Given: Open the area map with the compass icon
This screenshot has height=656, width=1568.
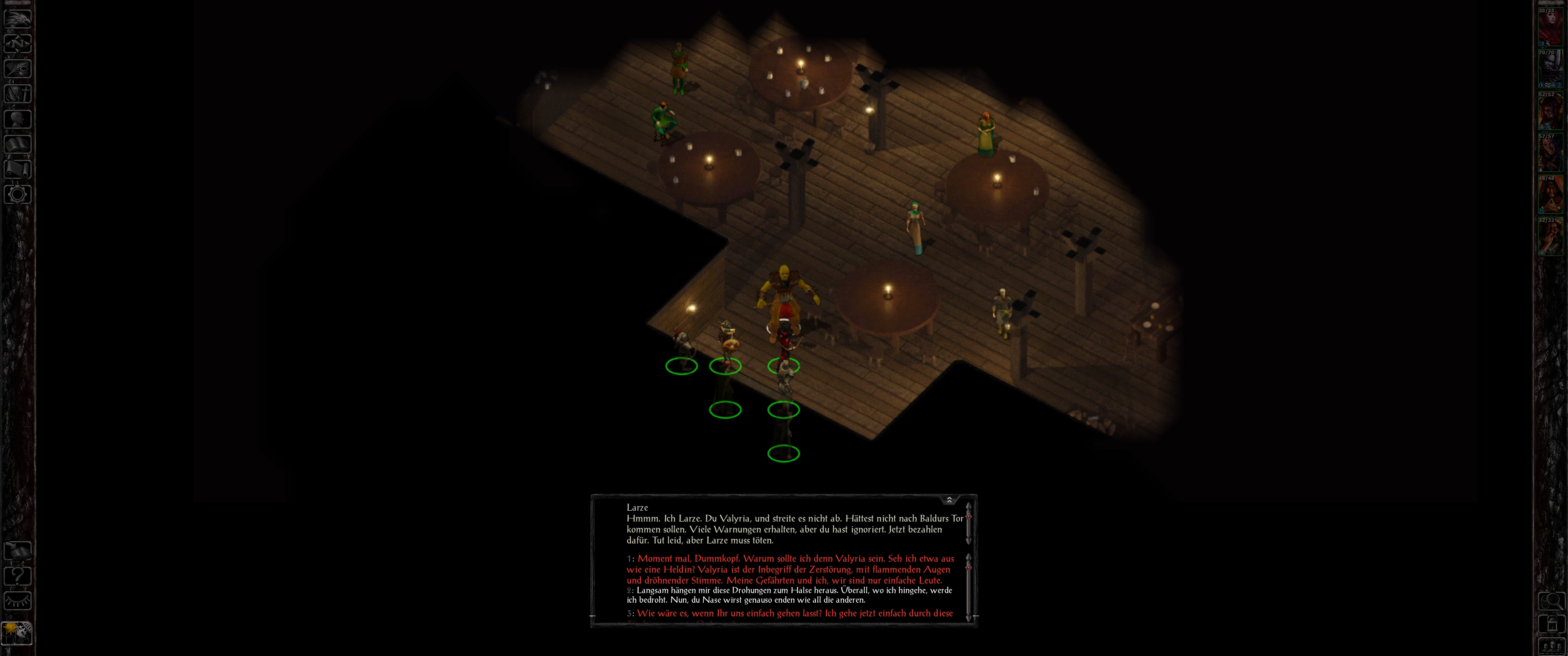Looking at the screenshot, I should point(18,44).
